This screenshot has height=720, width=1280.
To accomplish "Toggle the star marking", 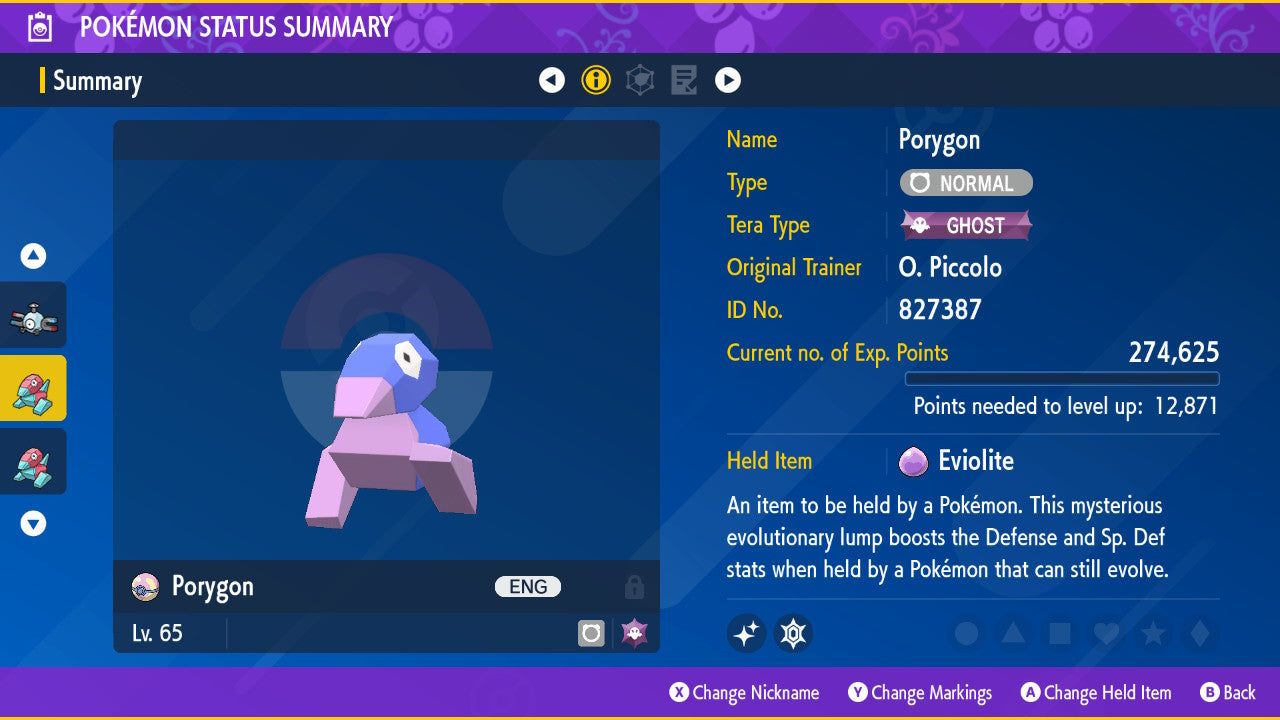I will pyautogui.click(x=1152, y=633).
